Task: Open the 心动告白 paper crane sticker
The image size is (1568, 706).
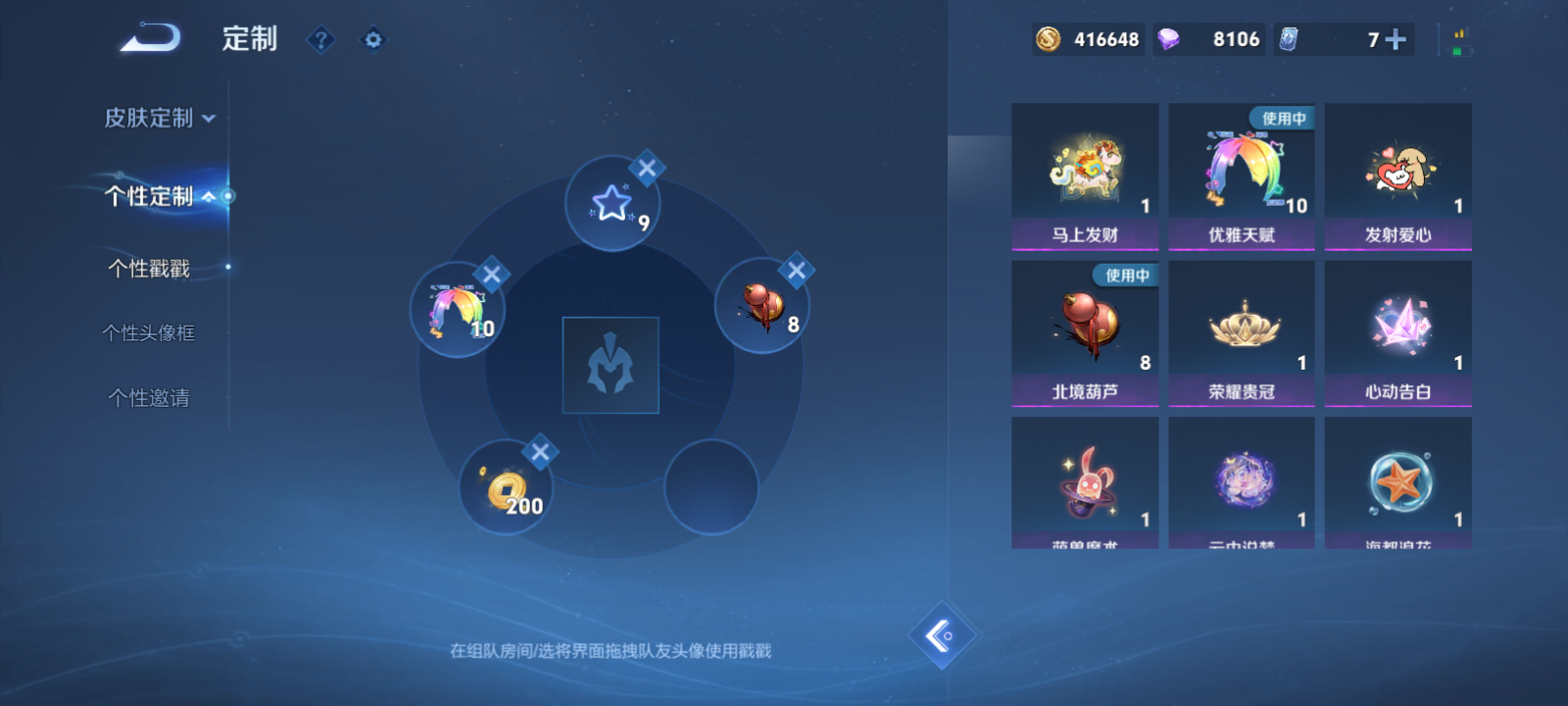Action: (x=1397, y=331)
